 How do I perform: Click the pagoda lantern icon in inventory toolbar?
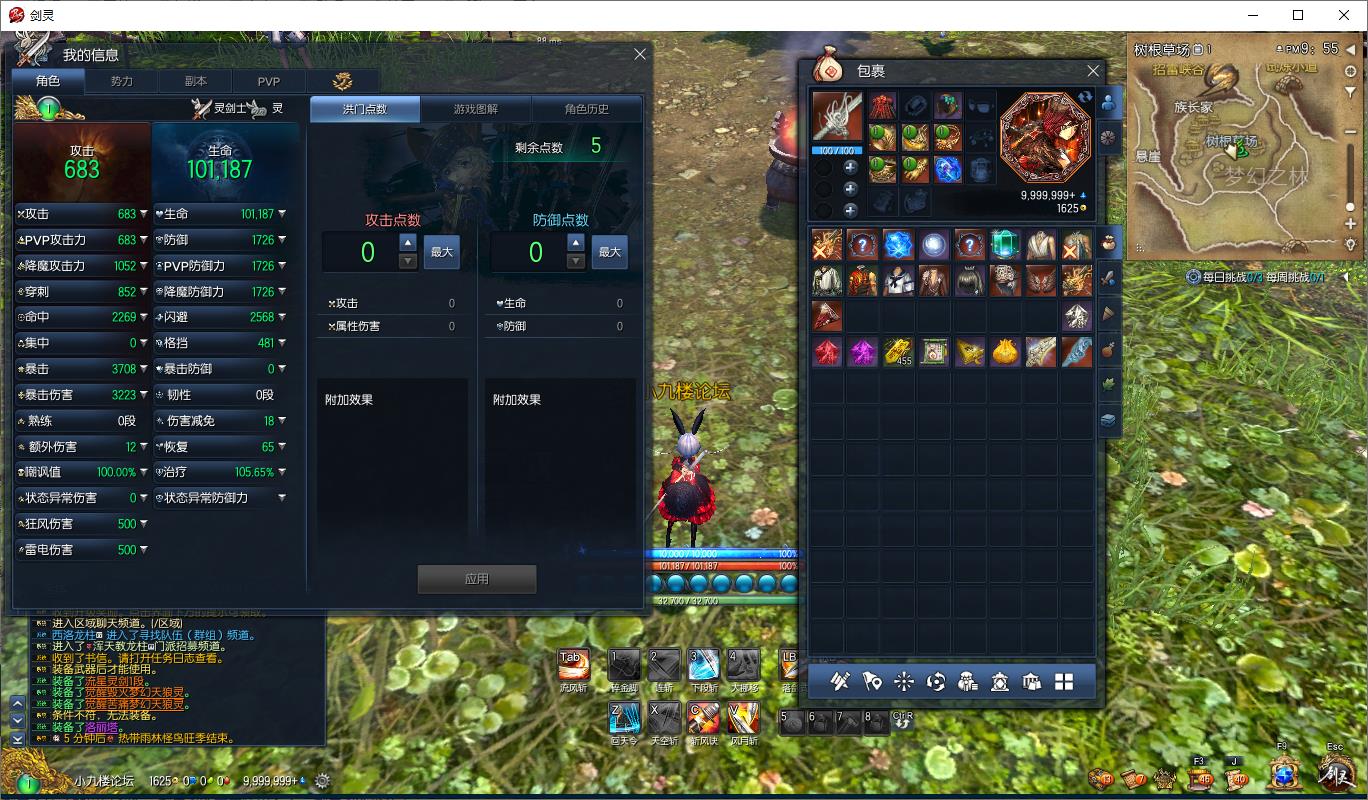[1000, 681]
